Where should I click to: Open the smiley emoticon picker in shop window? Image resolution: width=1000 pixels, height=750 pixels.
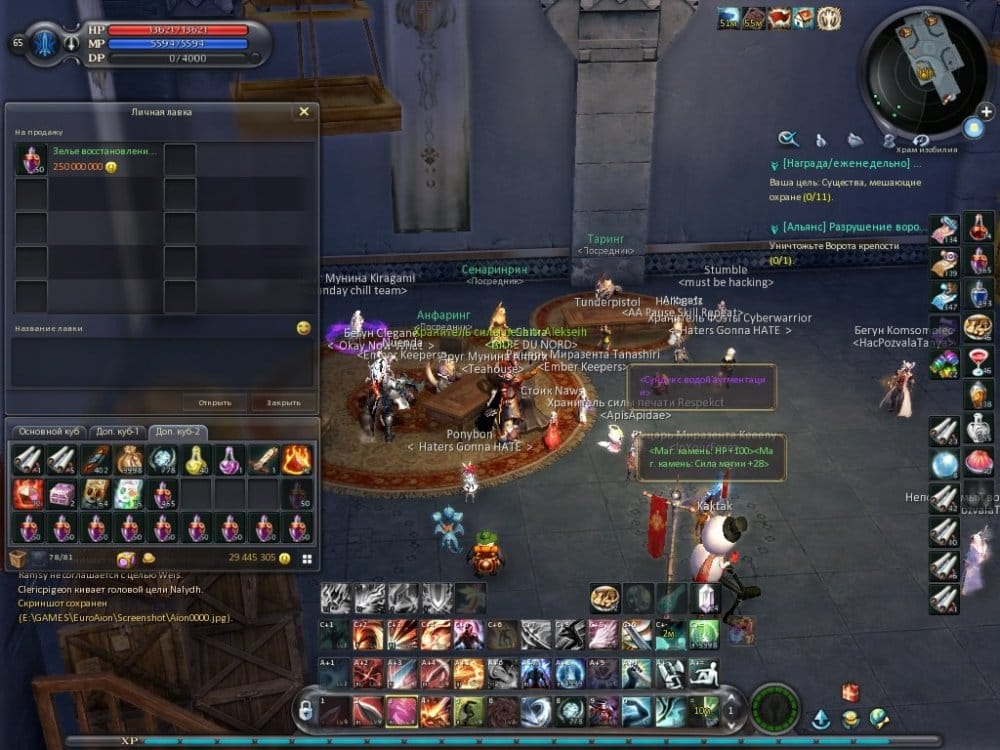(x=304, y=328)
